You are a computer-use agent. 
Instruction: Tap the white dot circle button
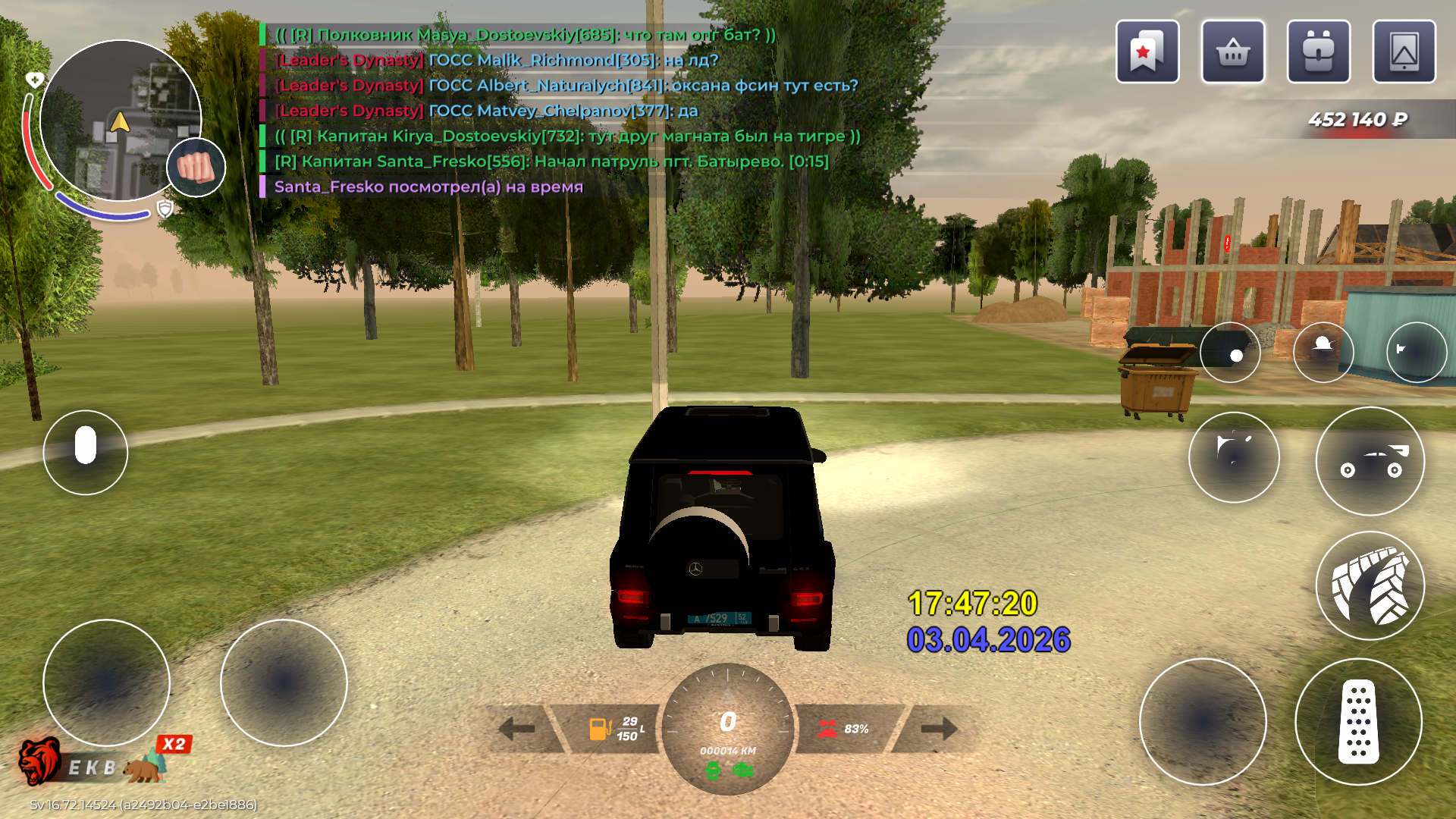(1230, 353)
